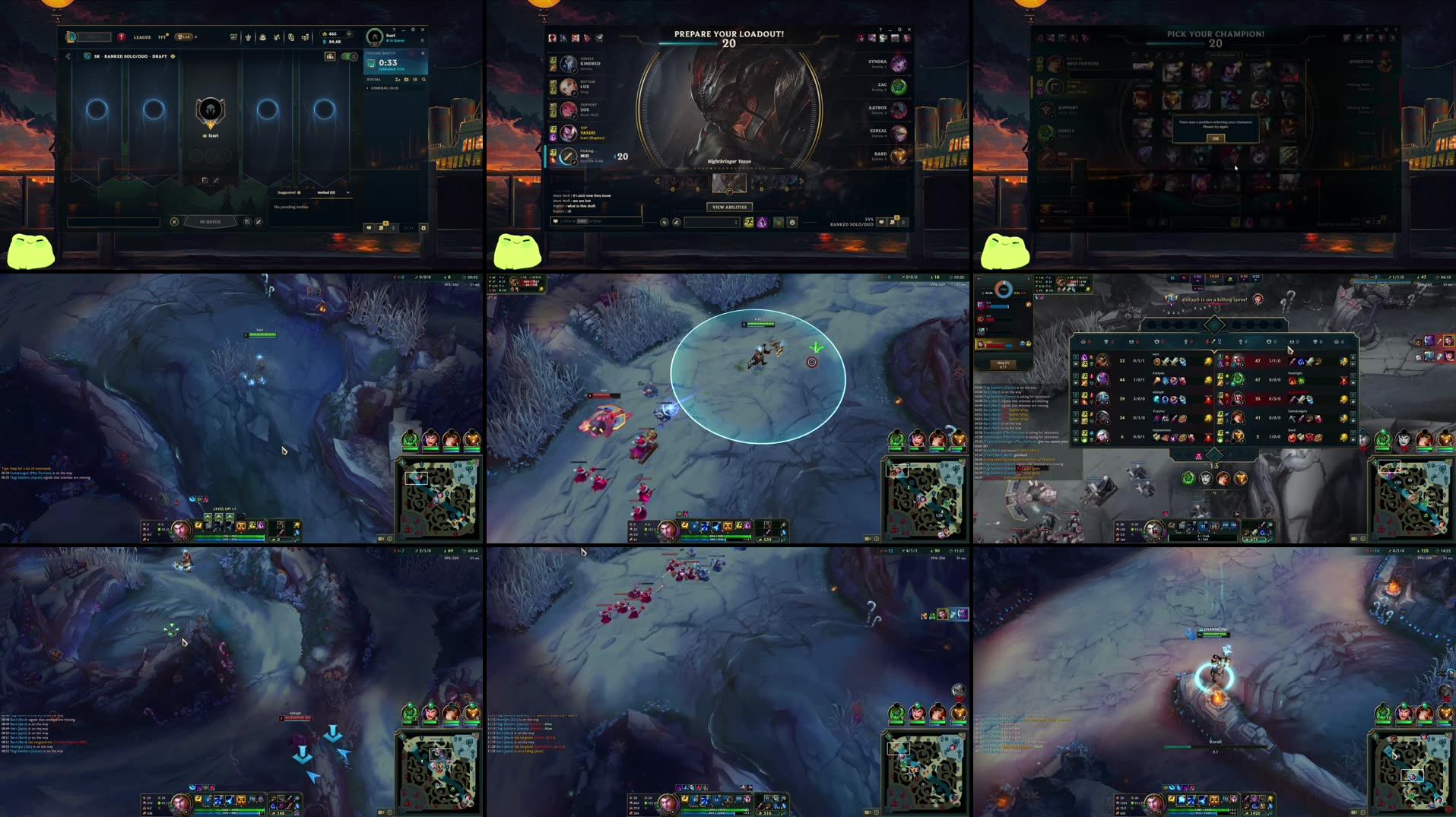Click the RP currency icon in the top bar
This screenshot has width=1456, height=817.
(324, 33)
